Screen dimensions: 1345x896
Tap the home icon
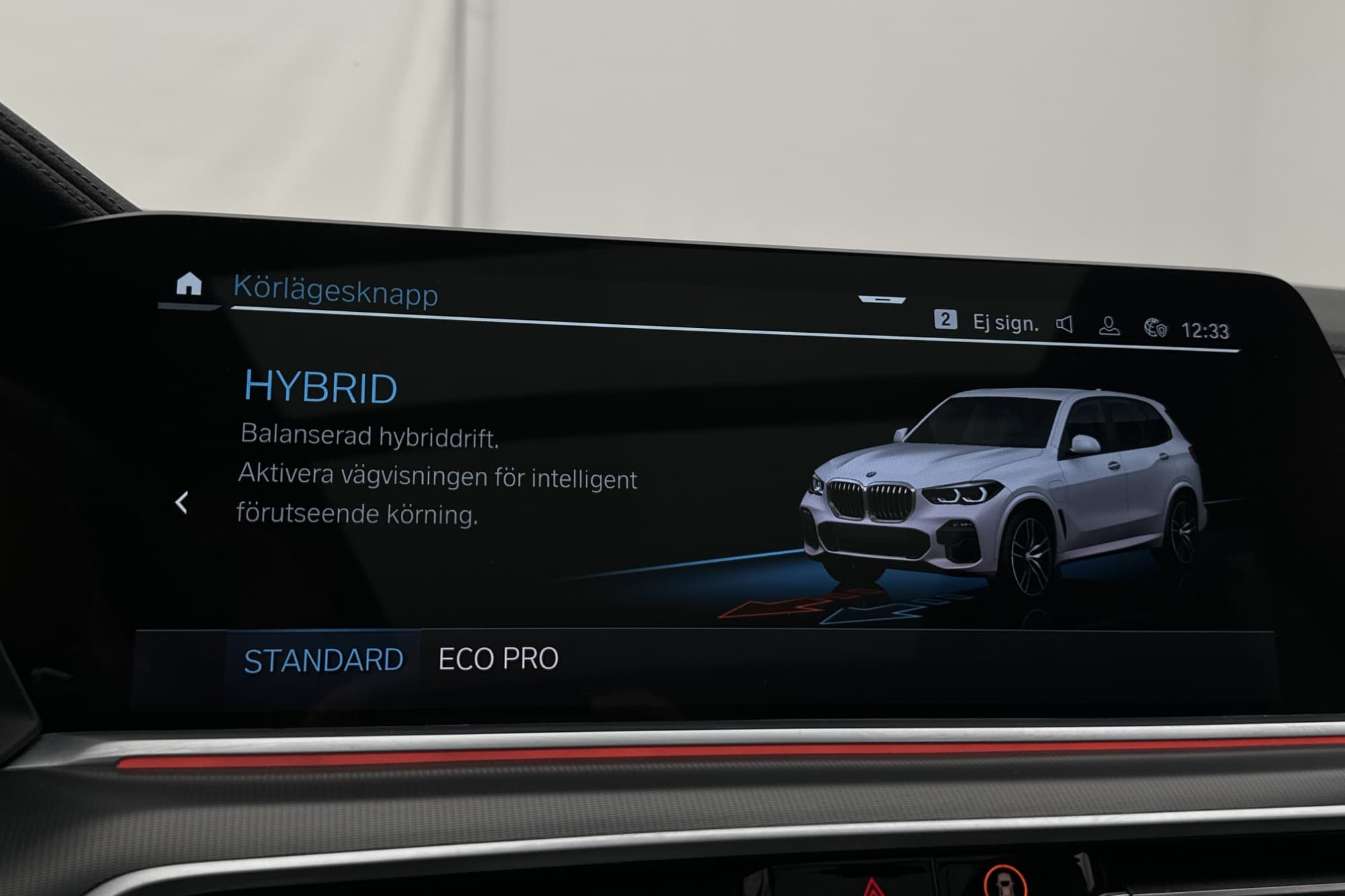[189, 284]
